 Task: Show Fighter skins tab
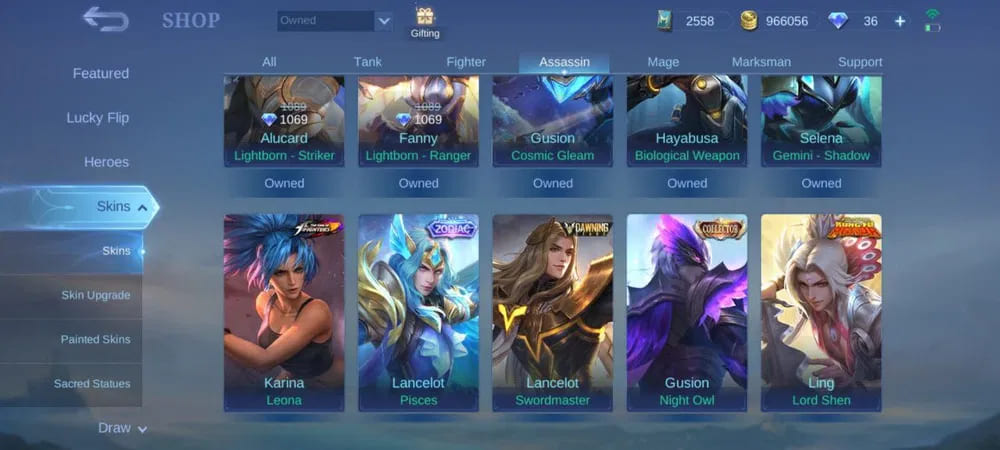(466, 62)
